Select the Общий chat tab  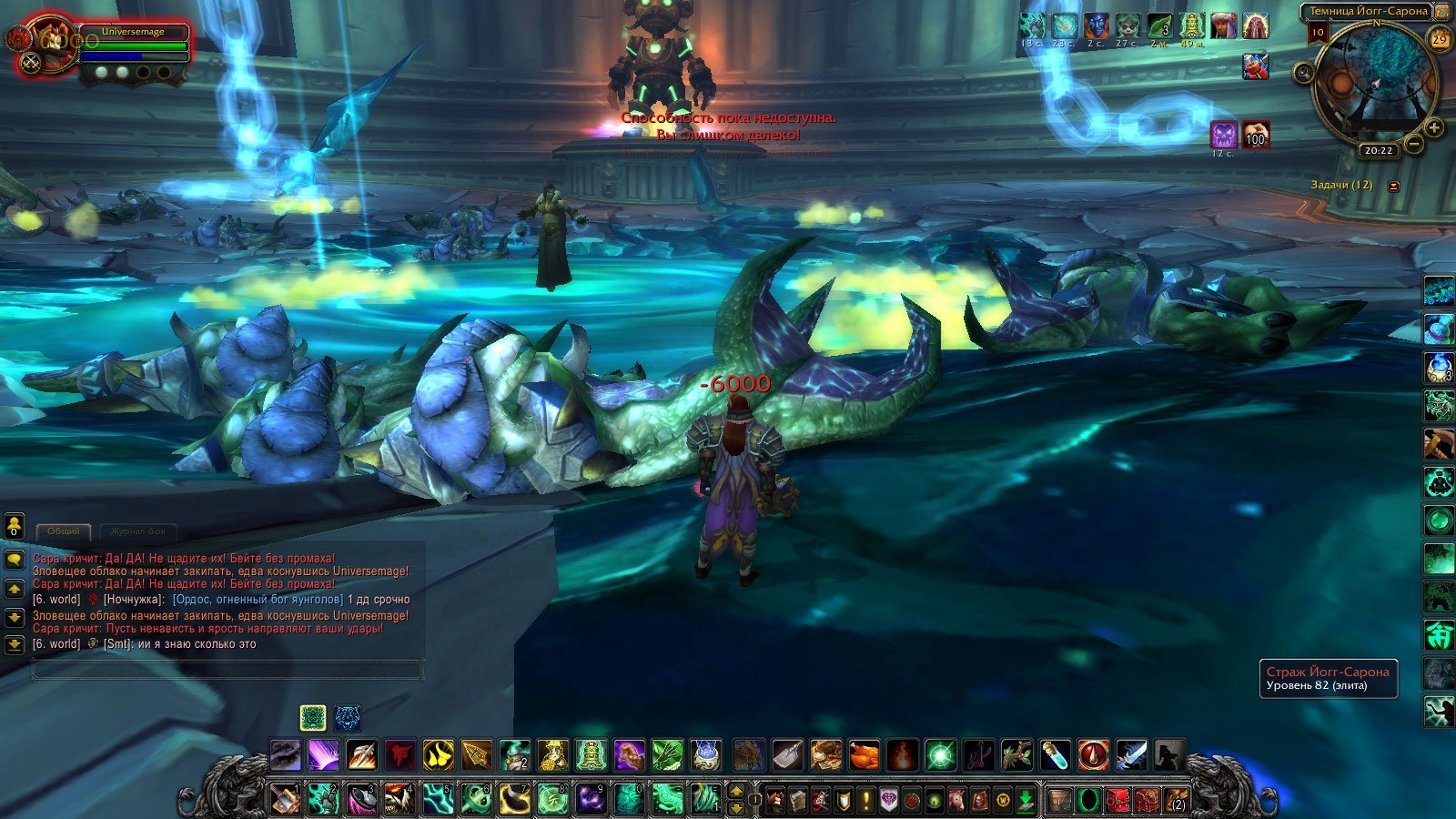tap(64, 531)
